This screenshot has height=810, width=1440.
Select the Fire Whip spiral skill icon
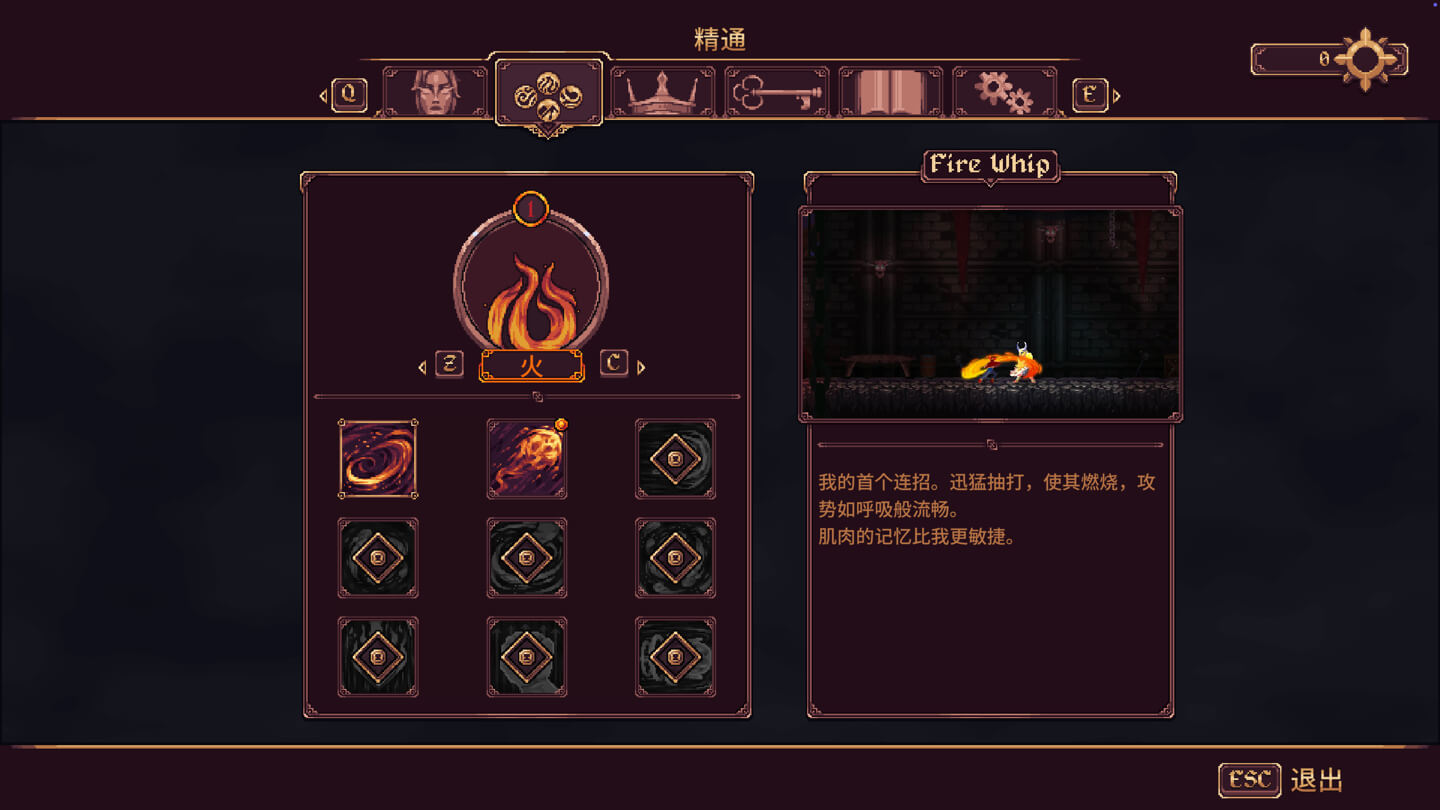(378, 458)
